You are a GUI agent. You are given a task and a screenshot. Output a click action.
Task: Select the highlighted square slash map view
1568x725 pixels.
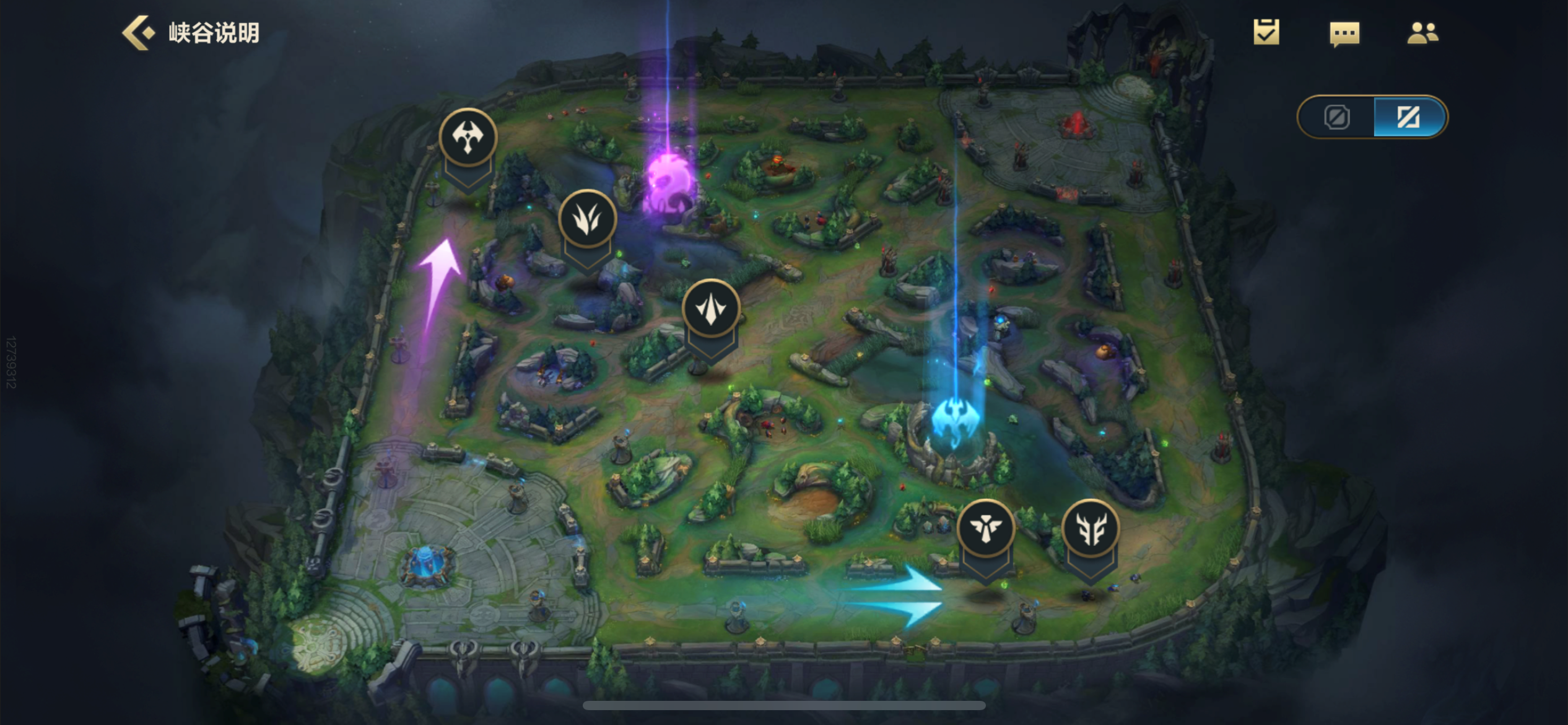(1408, 117)
